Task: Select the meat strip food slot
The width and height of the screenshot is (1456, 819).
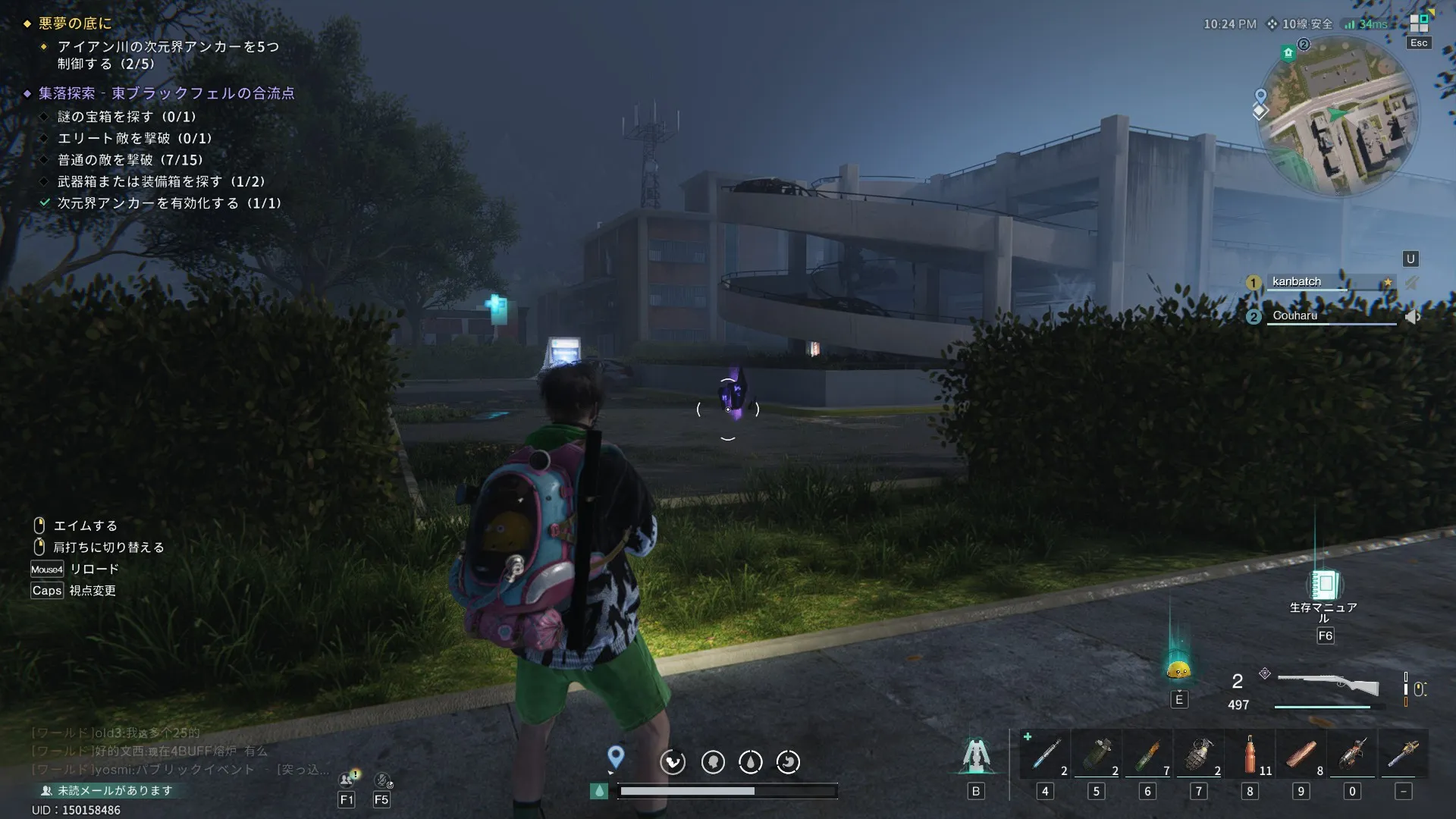Action: (1301, 754)
